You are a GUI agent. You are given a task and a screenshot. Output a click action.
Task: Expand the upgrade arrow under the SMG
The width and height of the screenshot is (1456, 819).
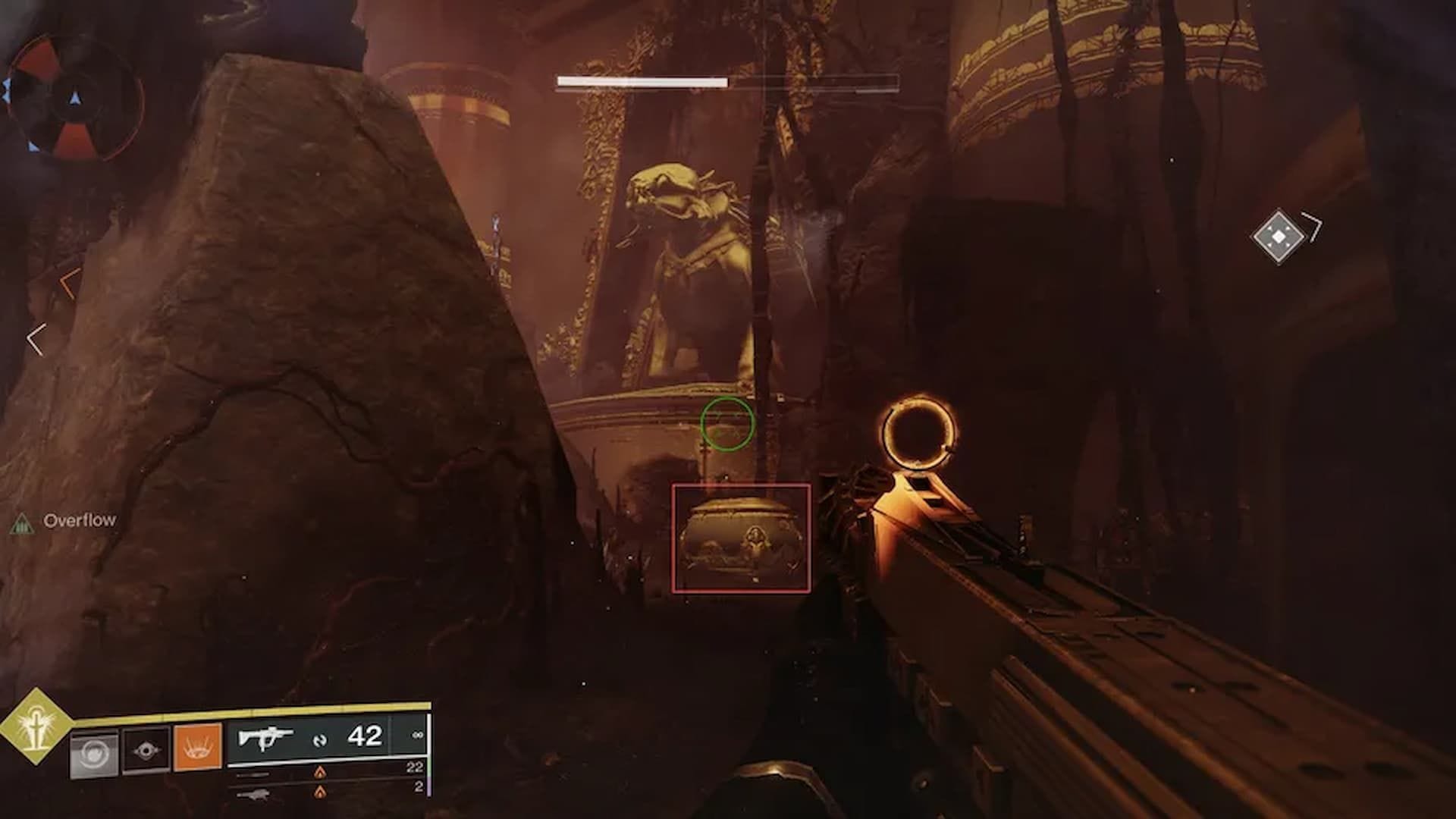coord(319,773)
